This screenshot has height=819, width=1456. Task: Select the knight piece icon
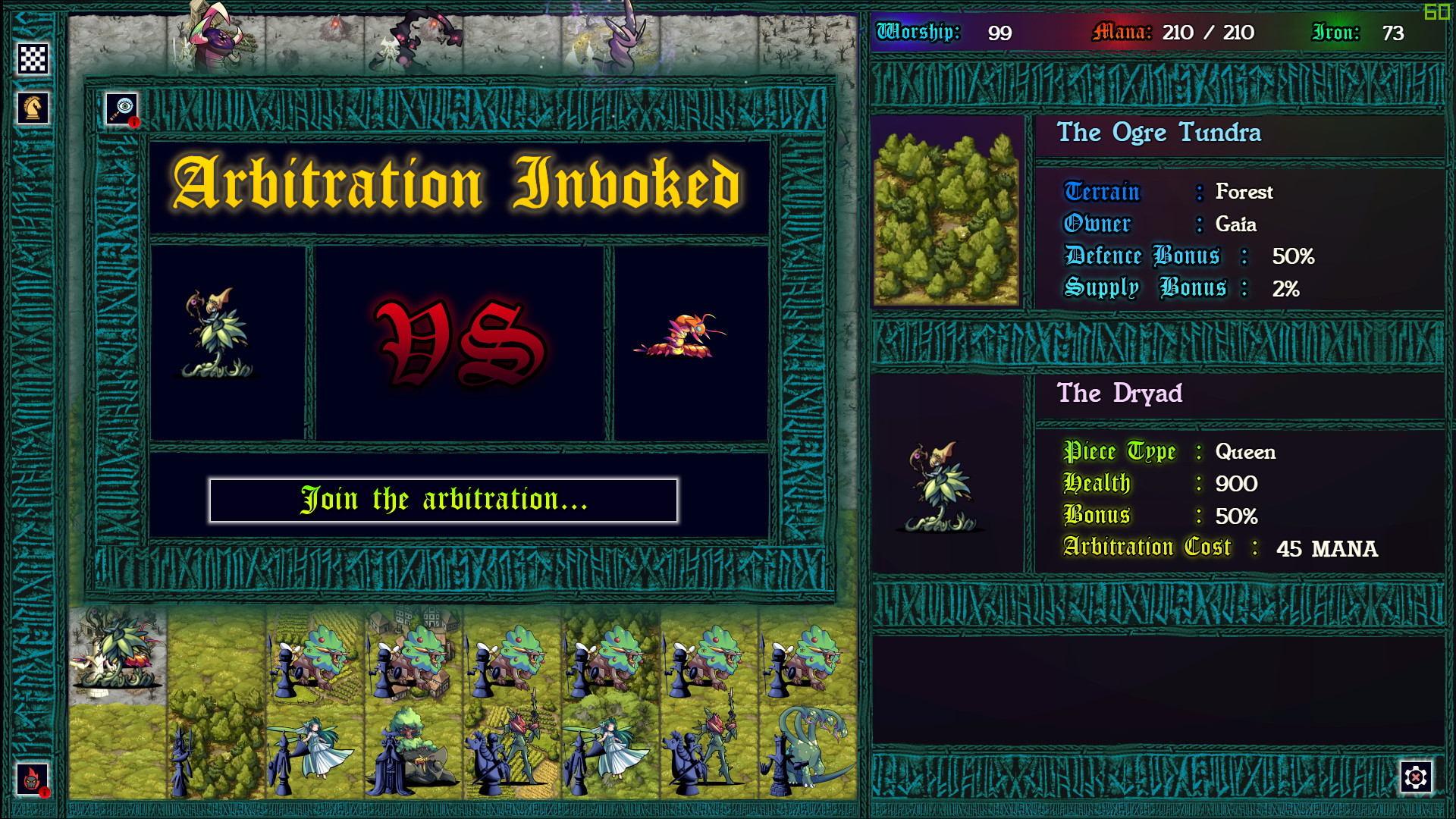click(32, 106)
